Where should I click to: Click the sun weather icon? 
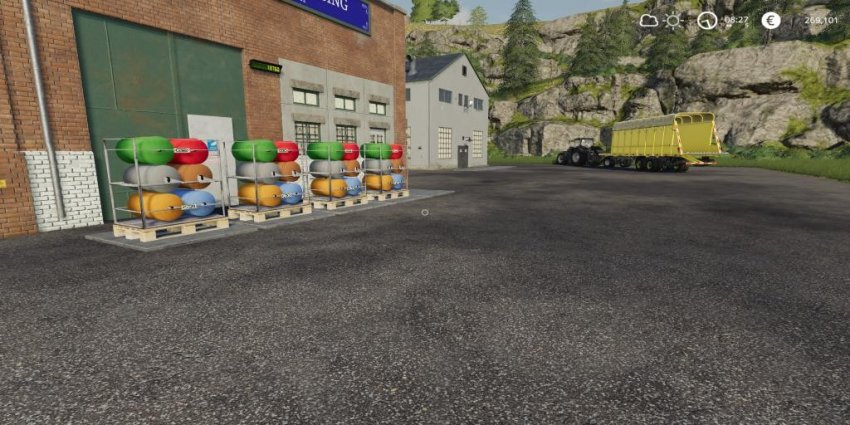coord(674,20)
